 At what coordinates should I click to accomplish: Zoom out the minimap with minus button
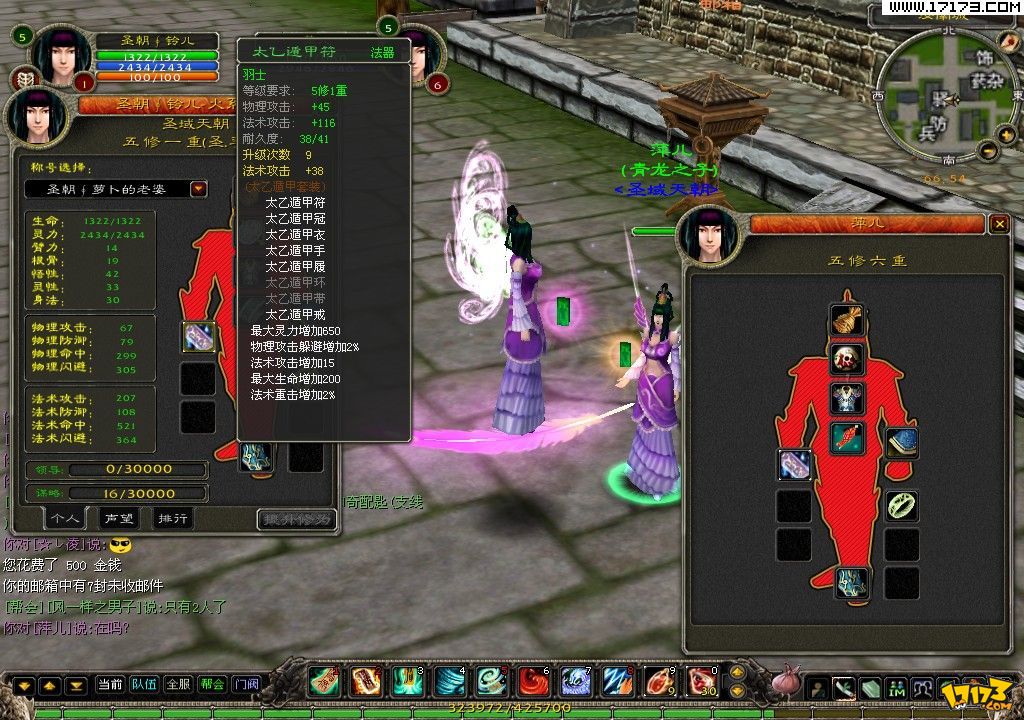(988, 151)
